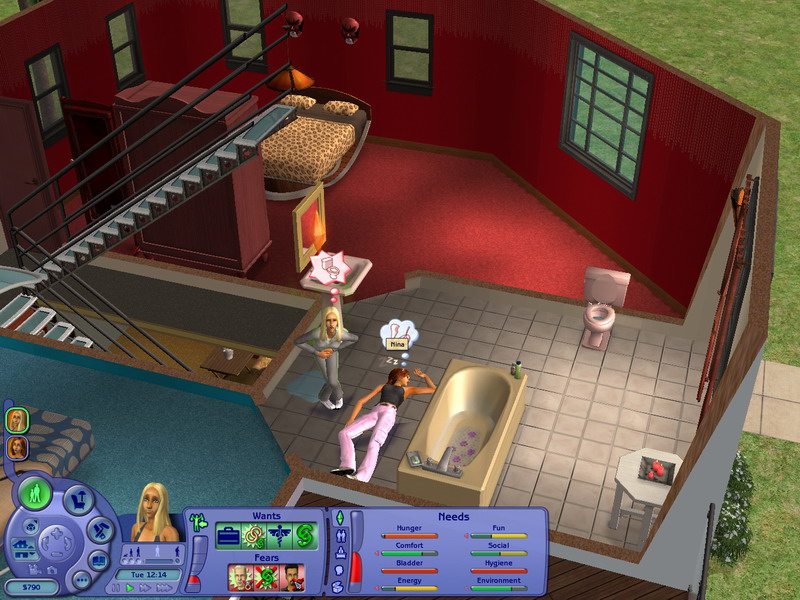Screen dimensions: 800x600
Task: Select the green dollar sign want
Action: 306,535
